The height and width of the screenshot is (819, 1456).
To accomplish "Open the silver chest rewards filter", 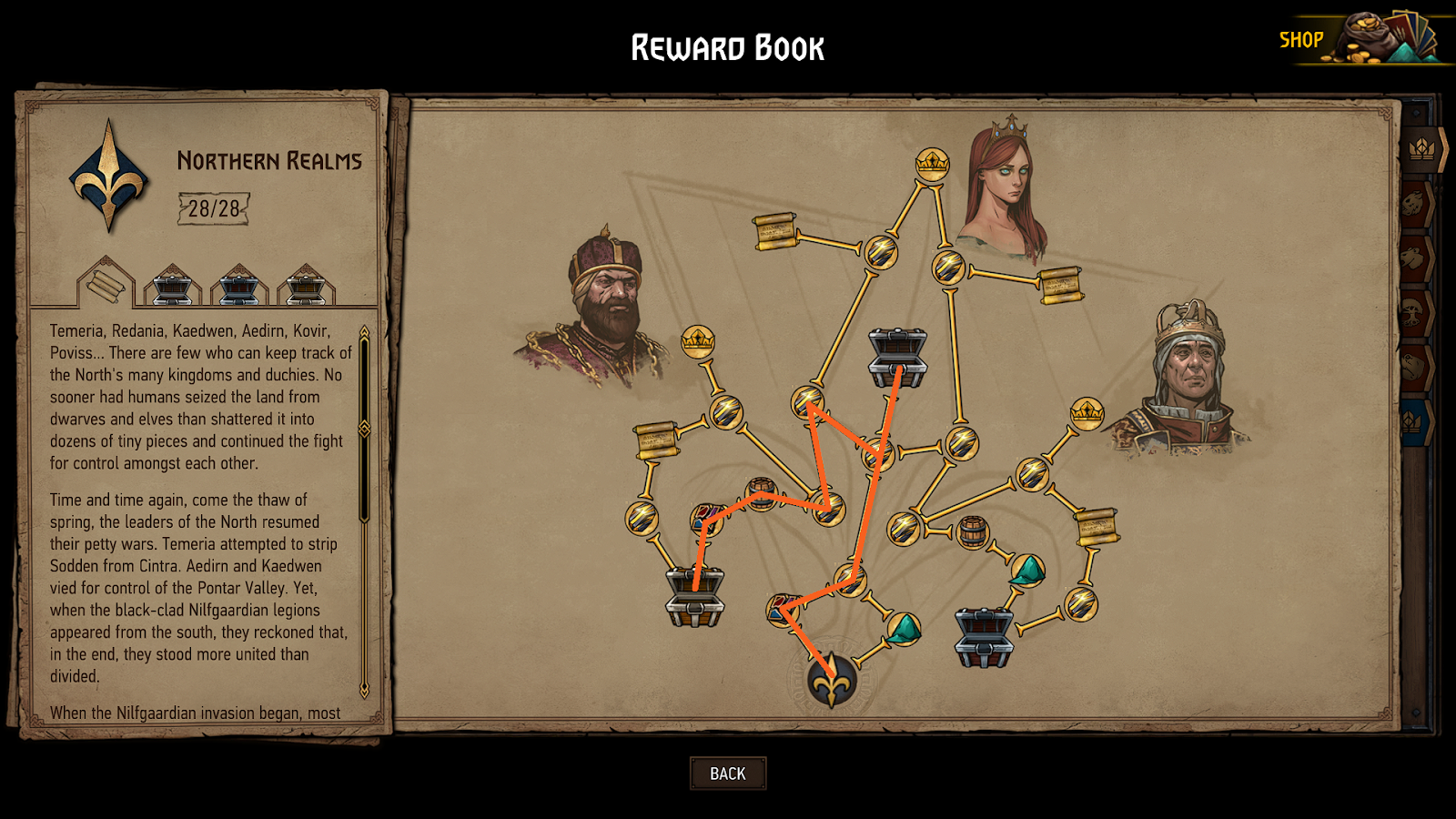I will click(173, 289).
